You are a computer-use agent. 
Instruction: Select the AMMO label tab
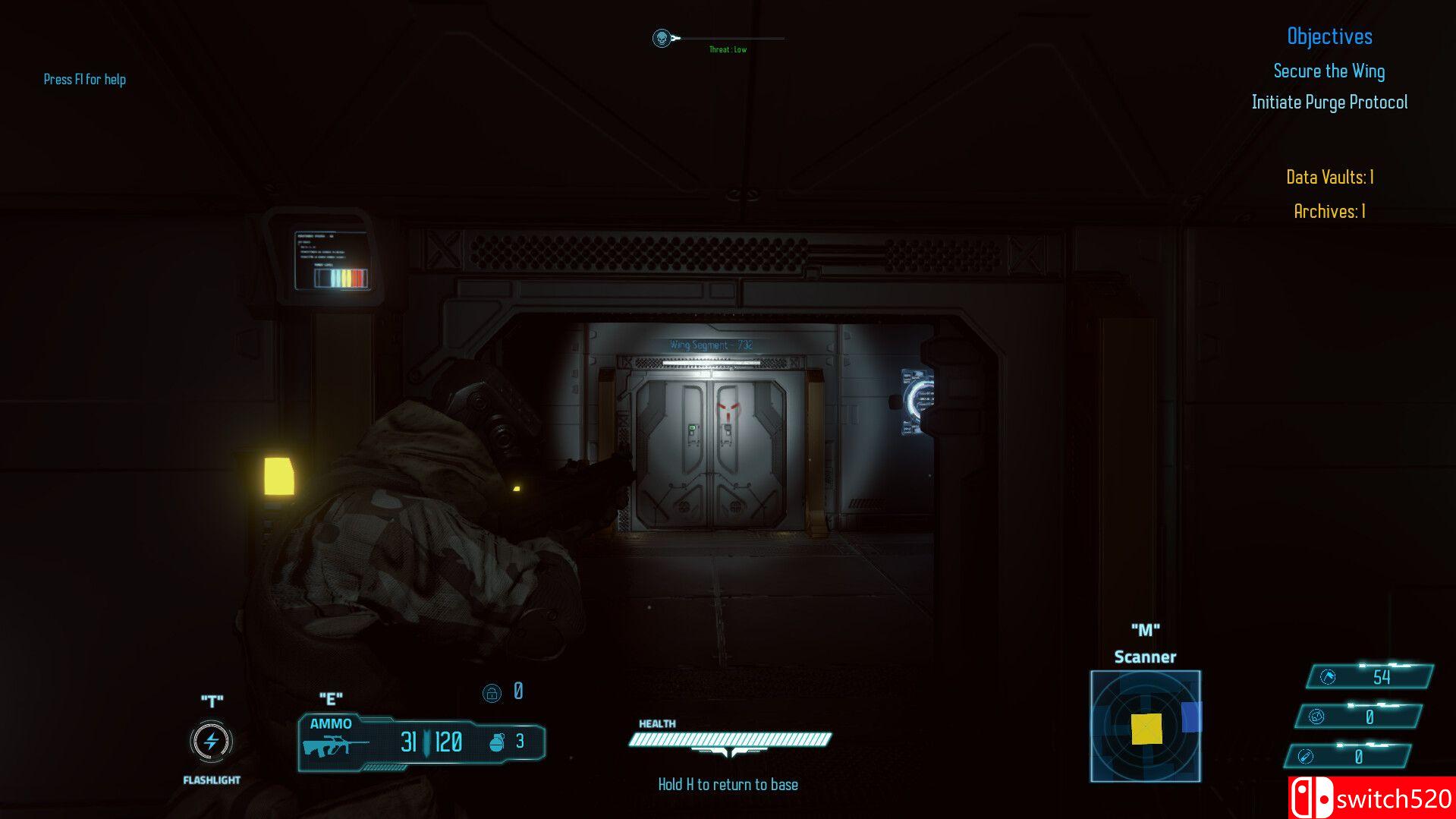tap(332, 724)
